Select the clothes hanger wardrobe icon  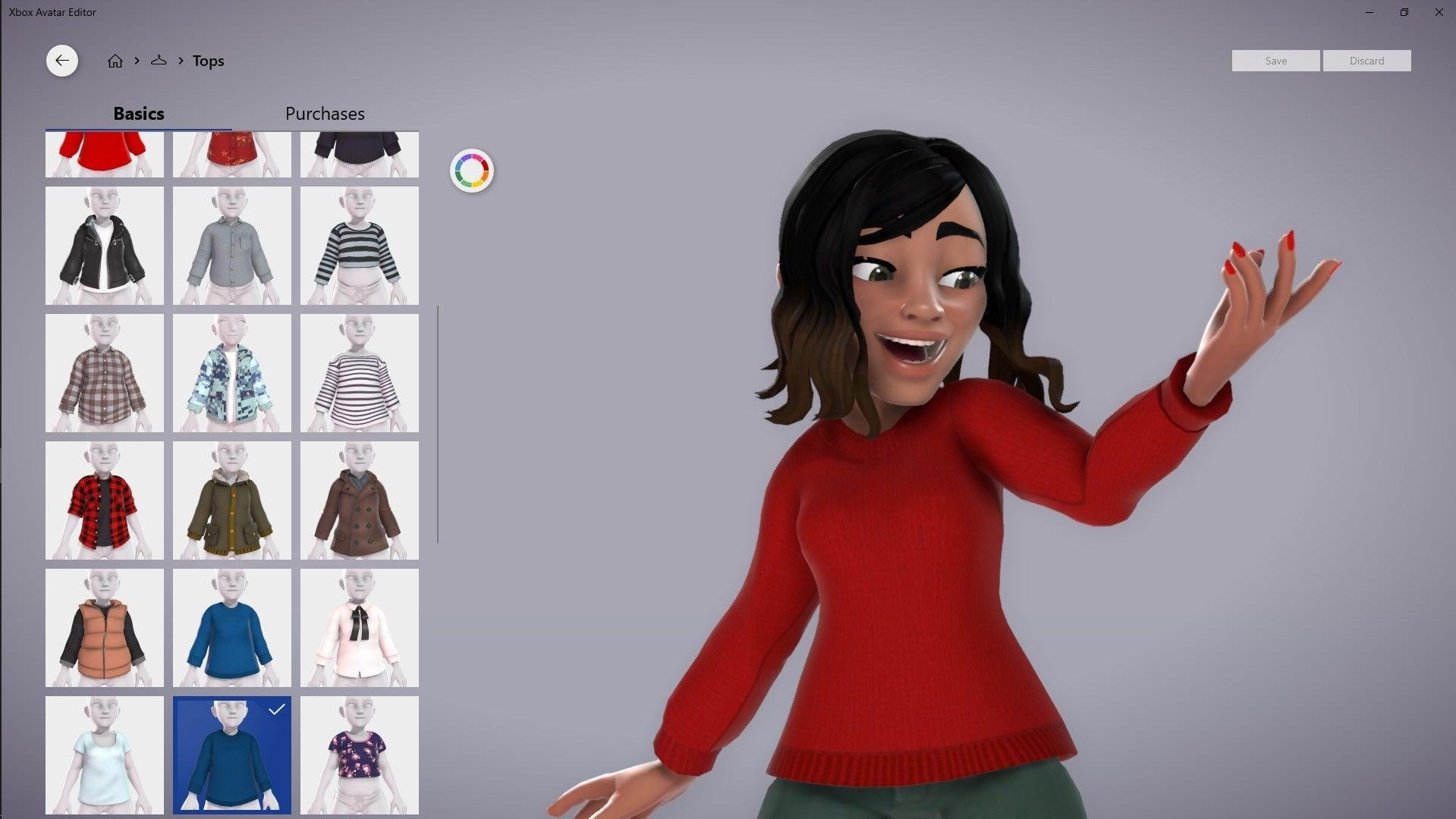coord(159,61)
